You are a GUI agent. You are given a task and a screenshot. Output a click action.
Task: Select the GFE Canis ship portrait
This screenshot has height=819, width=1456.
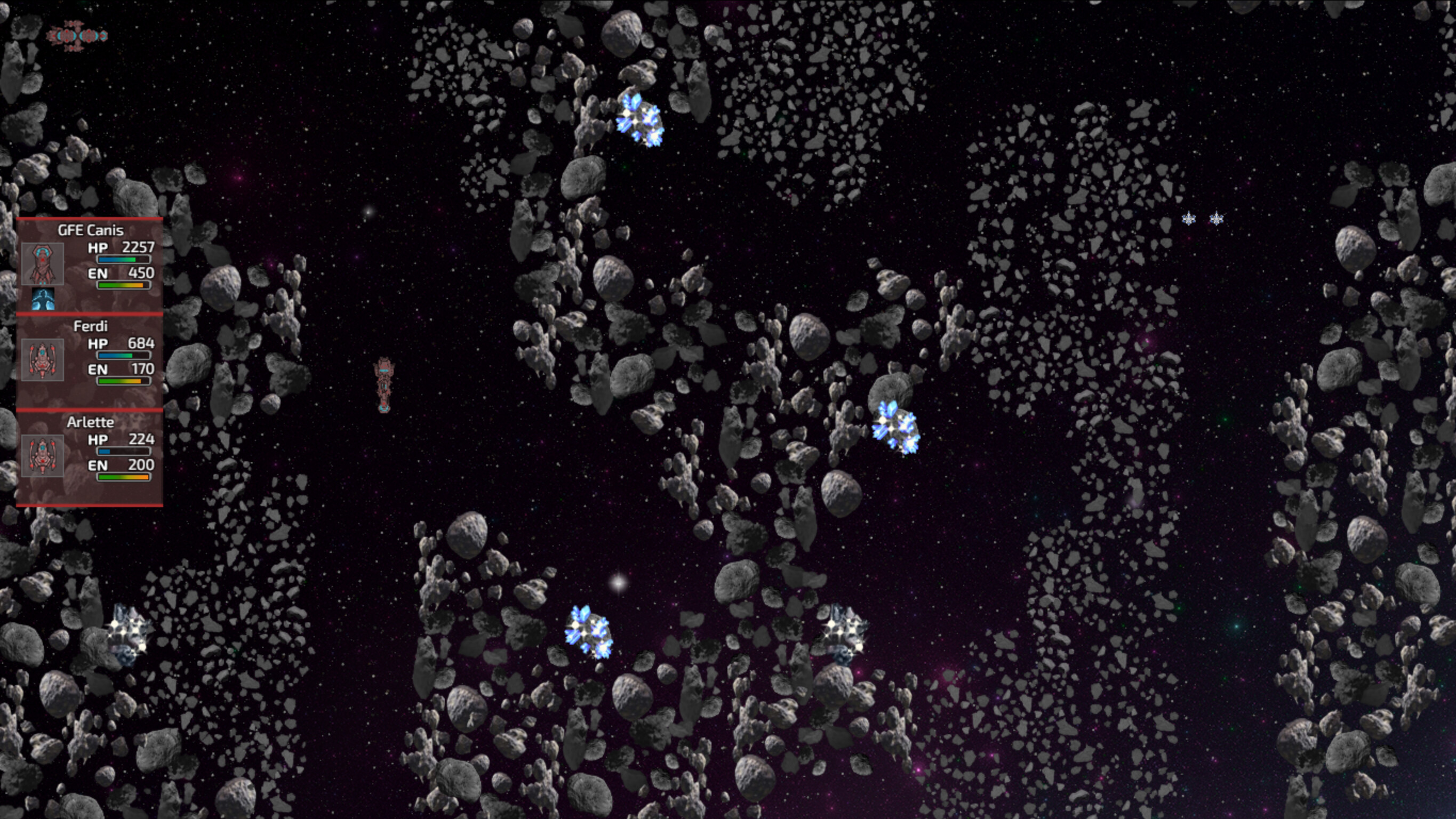click(x=42, y=263)
